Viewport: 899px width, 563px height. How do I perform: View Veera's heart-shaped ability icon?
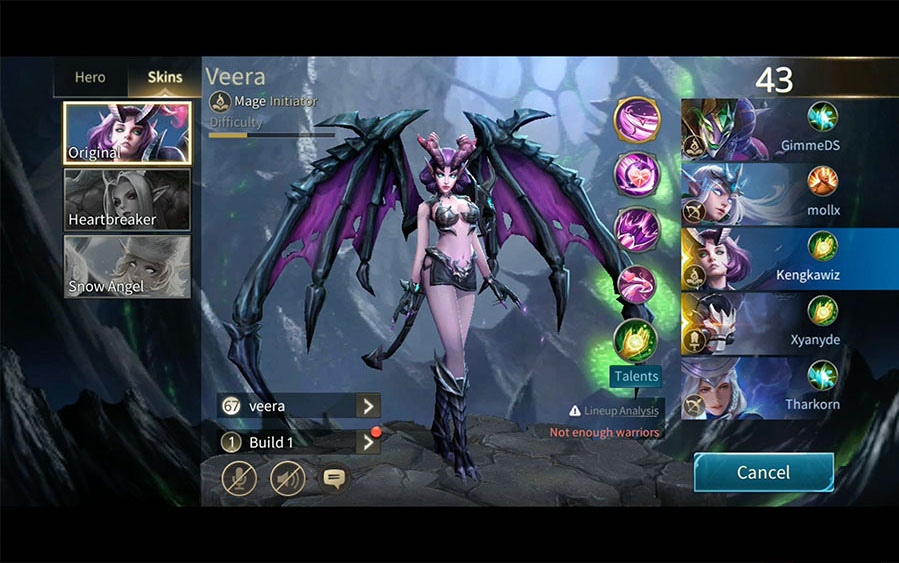click(x=636, y=175)
